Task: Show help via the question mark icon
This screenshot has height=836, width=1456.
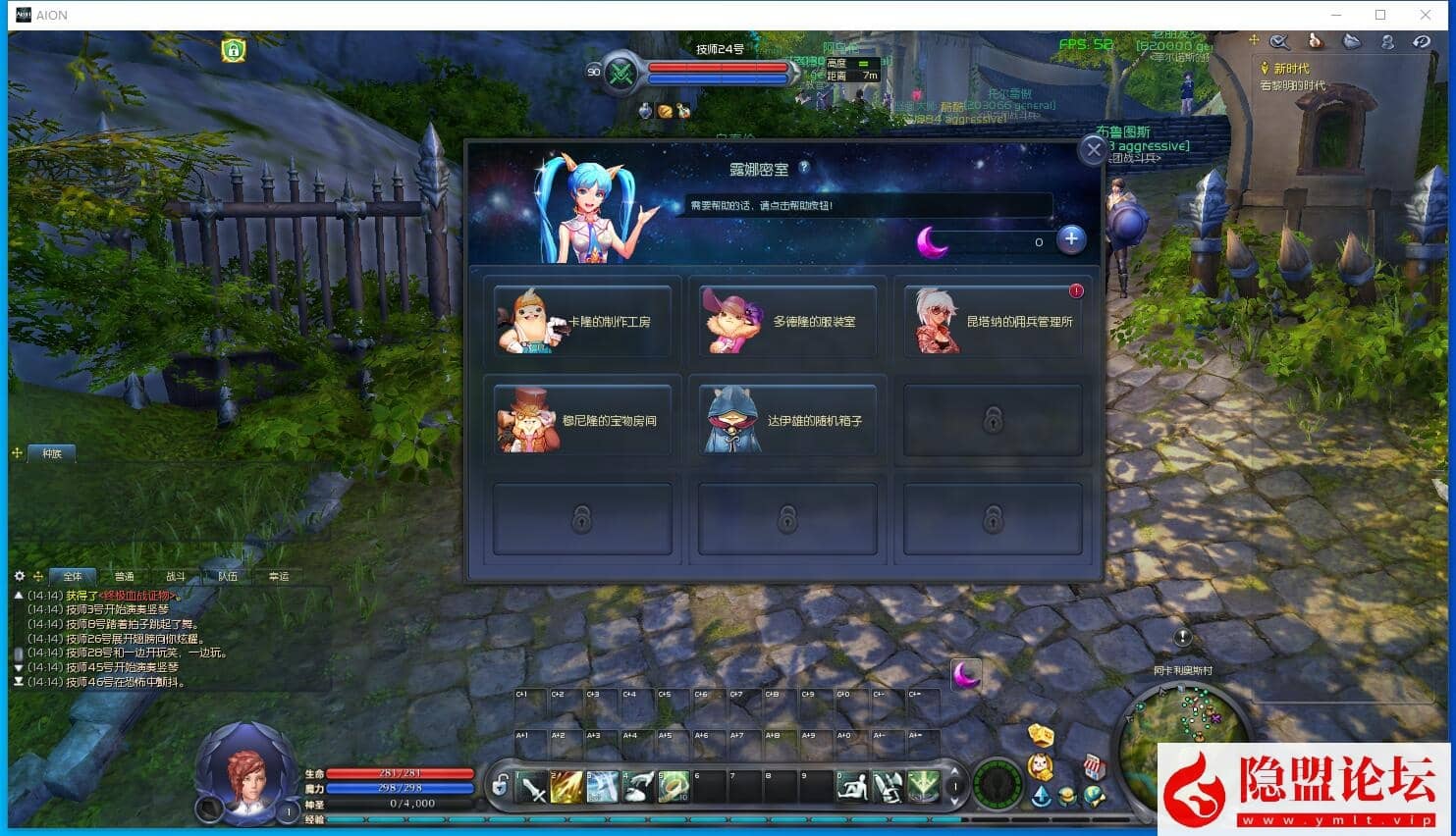Action: [x=804, y=168]
